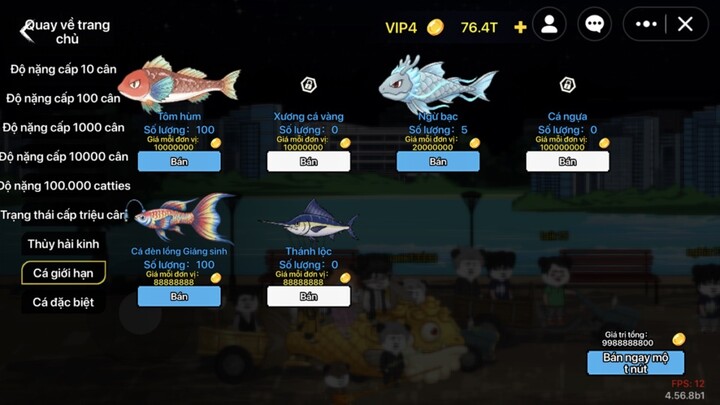The width and height of the screenshot is (720, 405).
Task: Add more coins with the plus icon
Action: click(520, 27)
